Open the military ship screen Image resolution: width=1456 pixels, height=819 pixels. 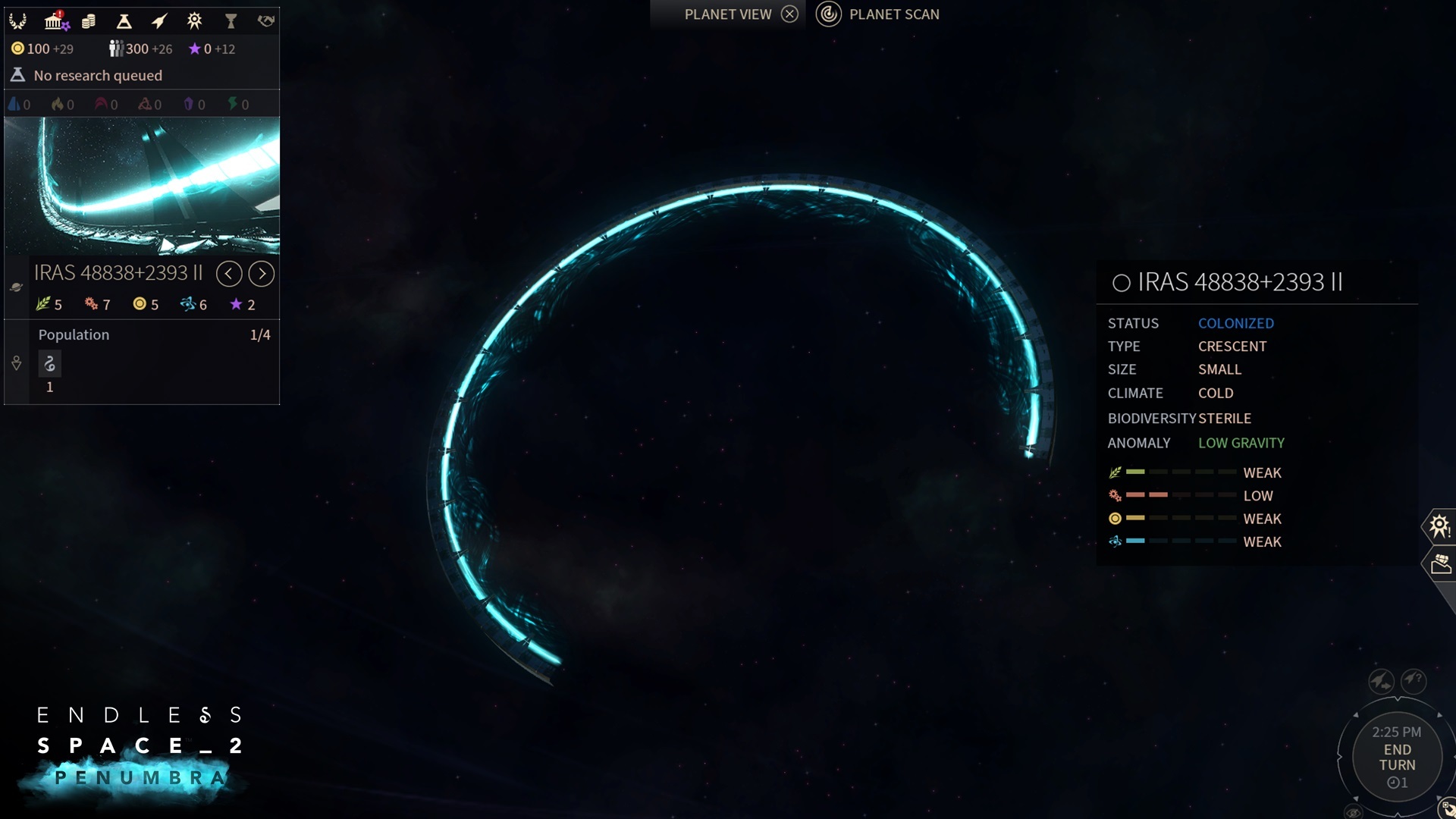click(x=159, y=21)
